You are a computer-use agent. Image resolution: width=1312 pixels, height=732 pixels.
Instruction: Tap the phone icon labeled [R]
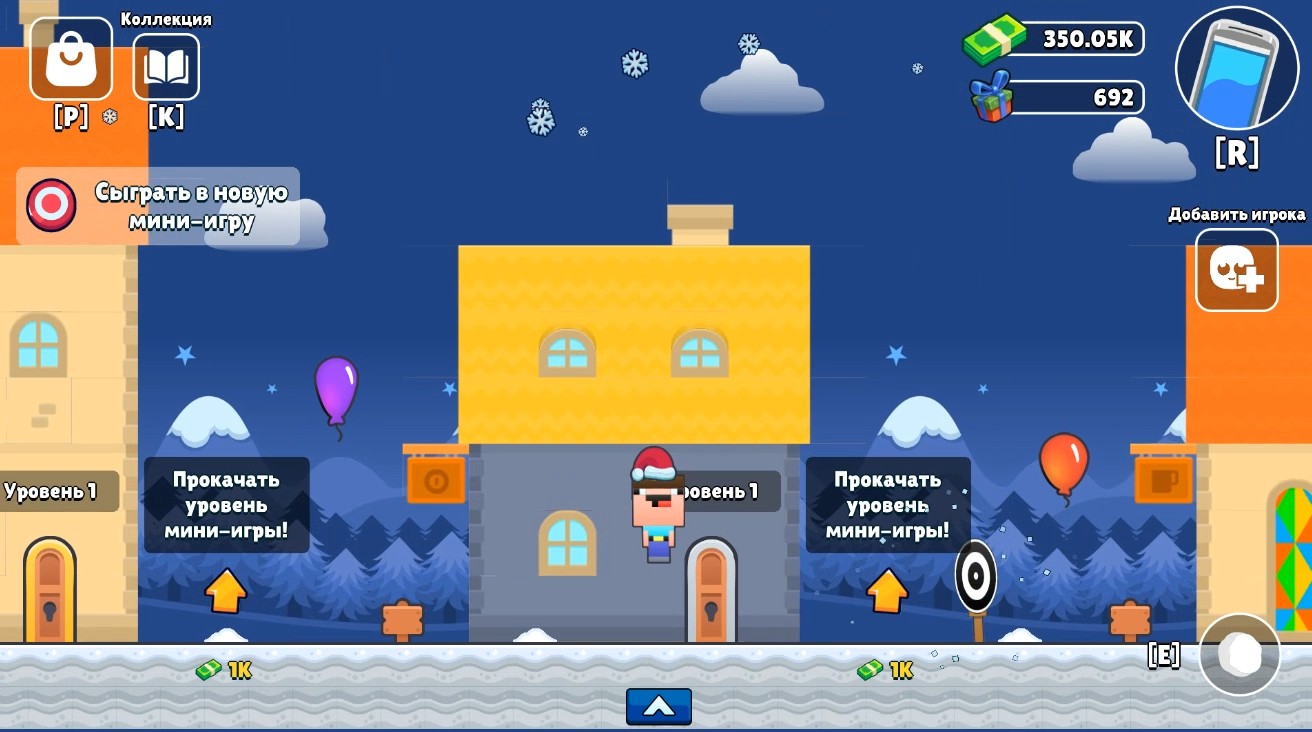click(x=1236, y=68)
